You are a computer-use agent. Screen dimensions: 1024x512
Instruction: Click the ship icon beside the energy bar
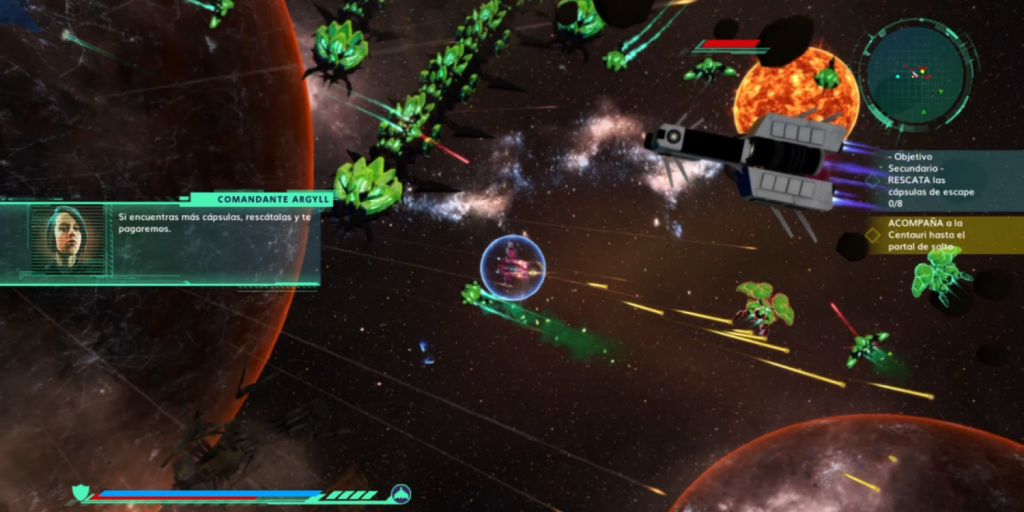tap(400, 494)
